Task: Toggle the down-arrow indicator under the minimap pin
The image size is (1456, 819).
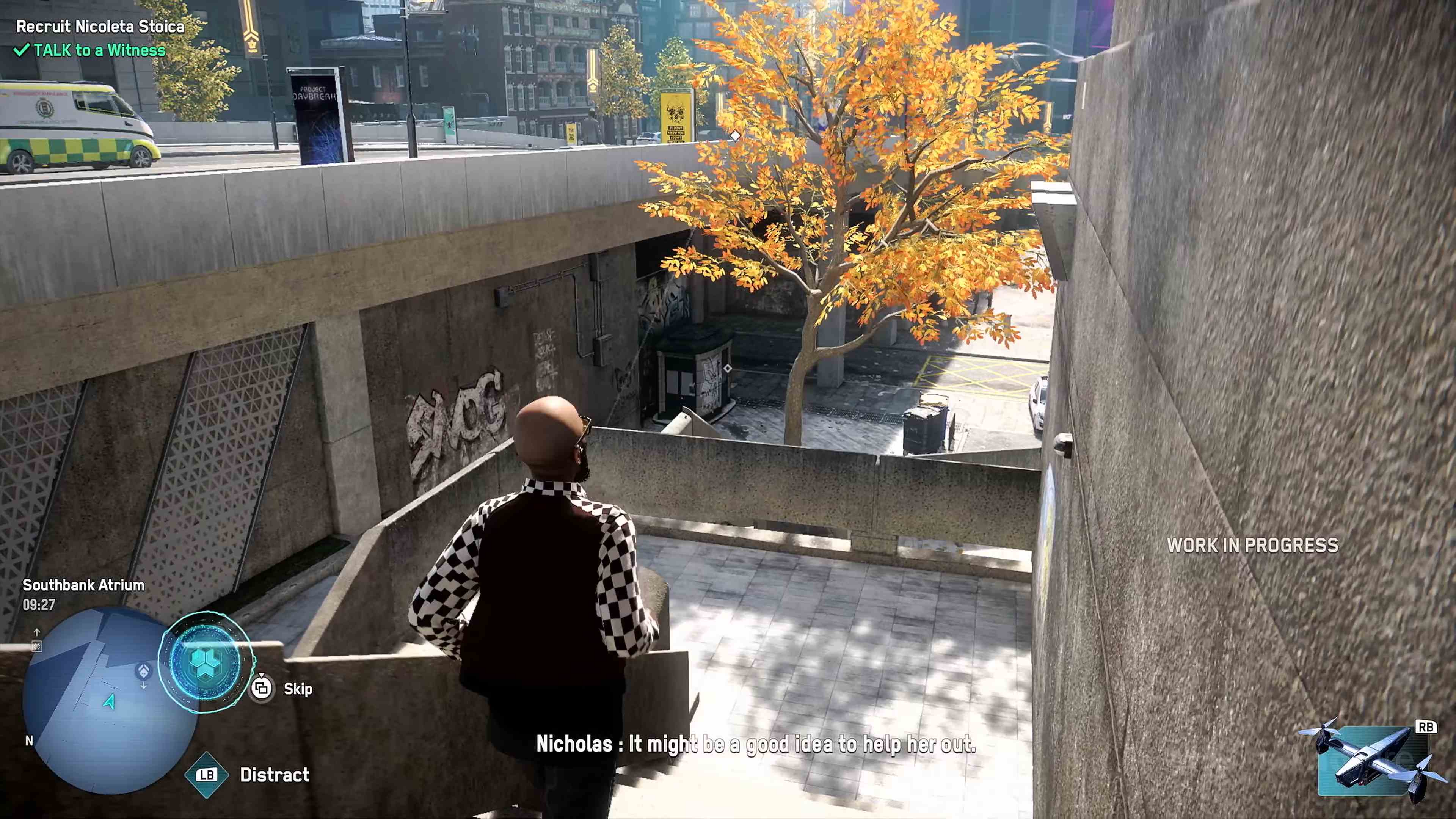Action: click(144, 686)
